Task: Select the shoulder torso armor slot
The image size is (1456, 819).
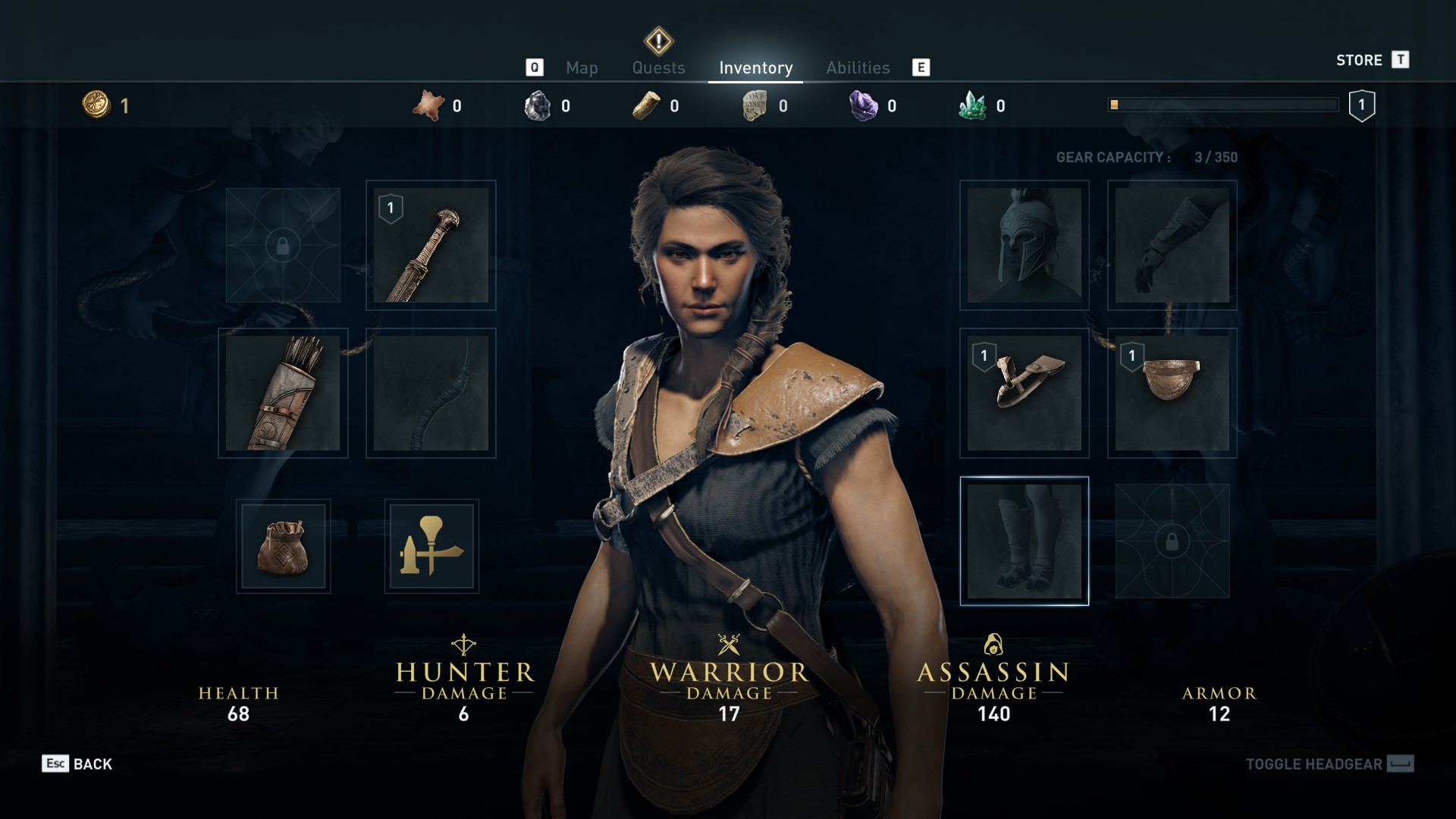Action: (1024, 394)
